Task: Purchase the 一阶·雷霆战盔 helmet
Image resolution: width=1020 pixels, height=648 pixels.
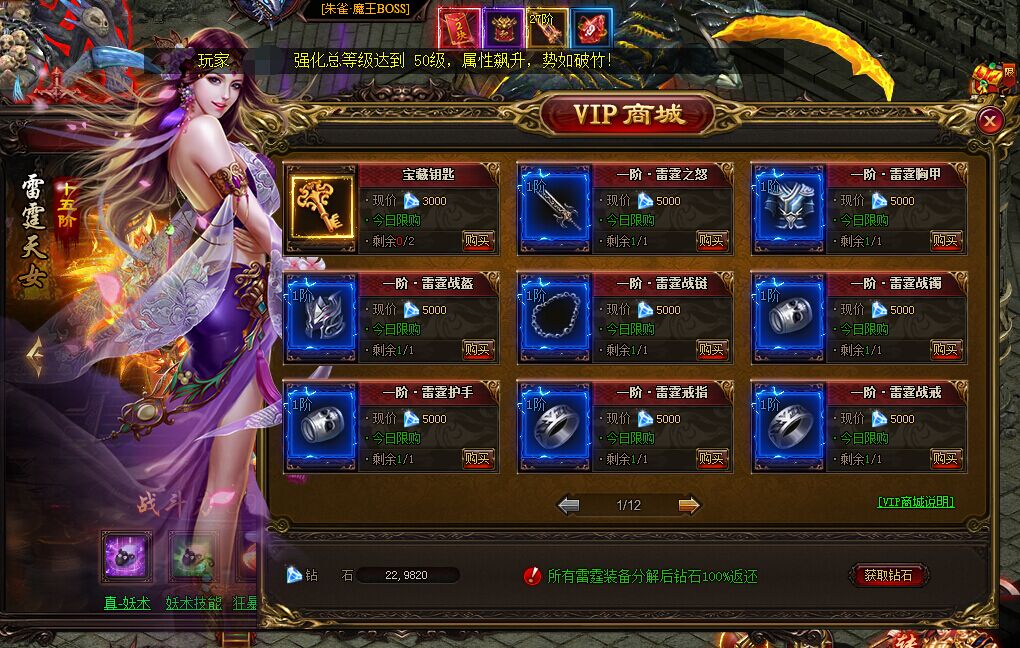Action: coord(478,349)
